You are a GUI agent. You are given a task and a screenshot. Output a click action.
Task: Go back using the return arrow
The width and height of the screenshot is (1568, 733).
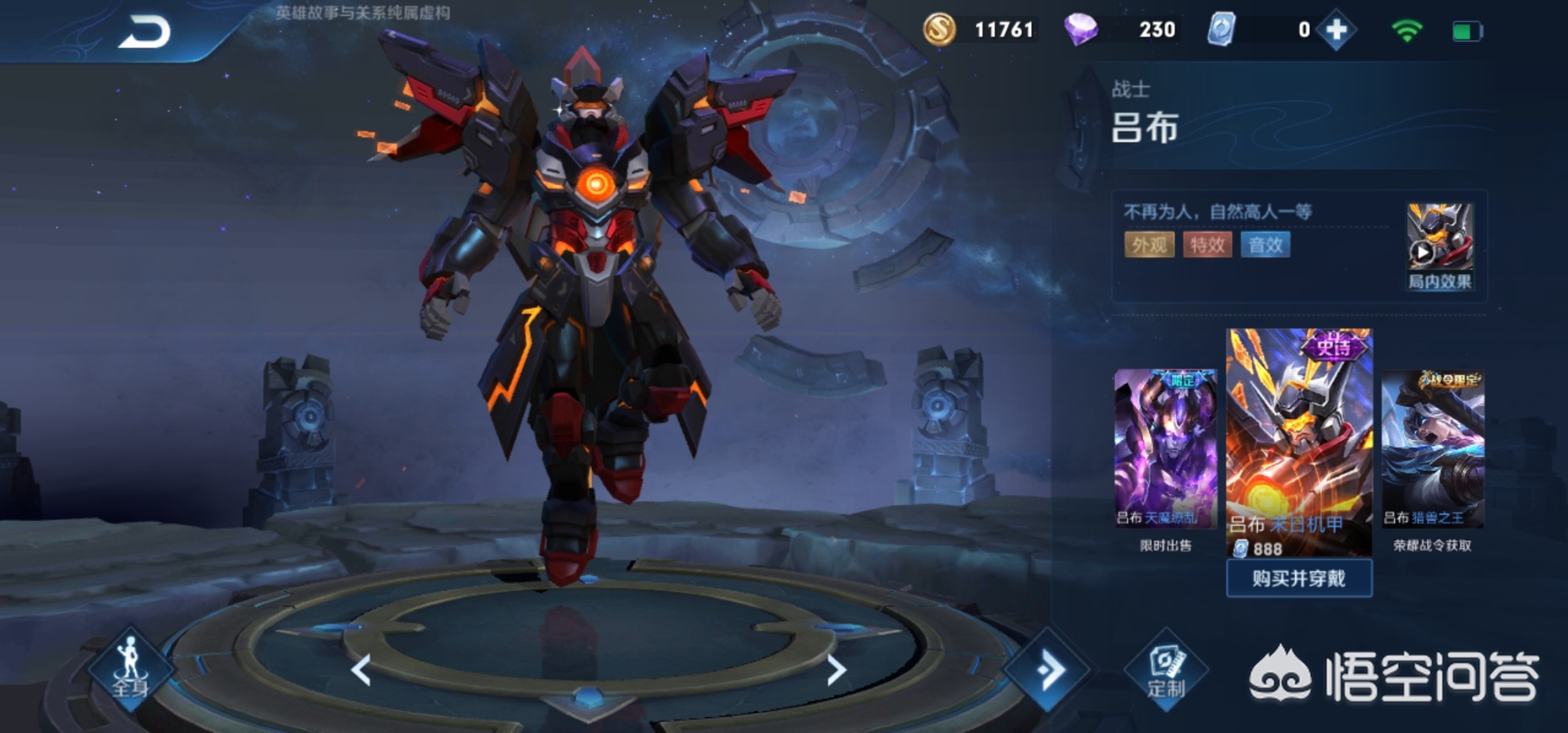click(x=144, y=33)
